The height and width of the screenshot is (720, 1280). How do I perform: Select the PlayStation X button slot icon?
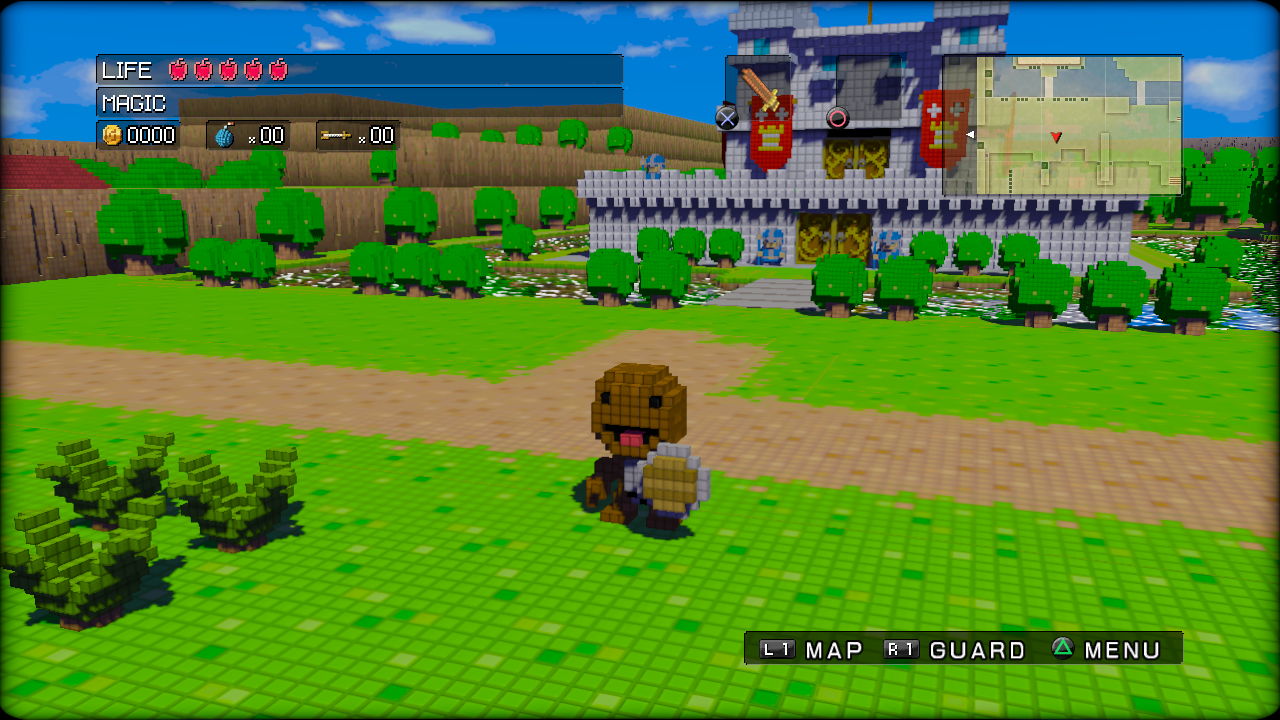(x=726, y=118)
